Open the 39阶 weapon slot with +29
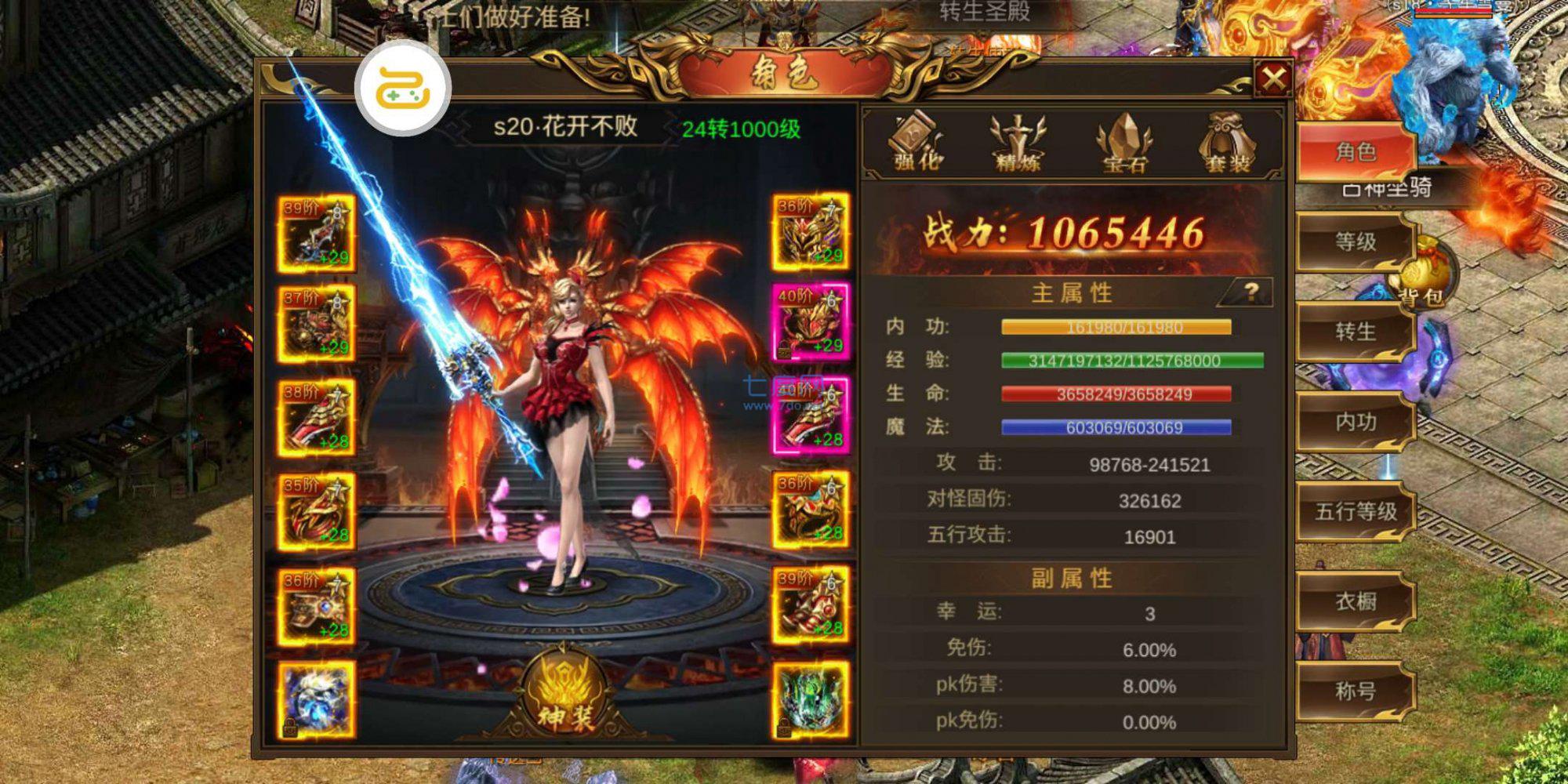 [315, 235]
